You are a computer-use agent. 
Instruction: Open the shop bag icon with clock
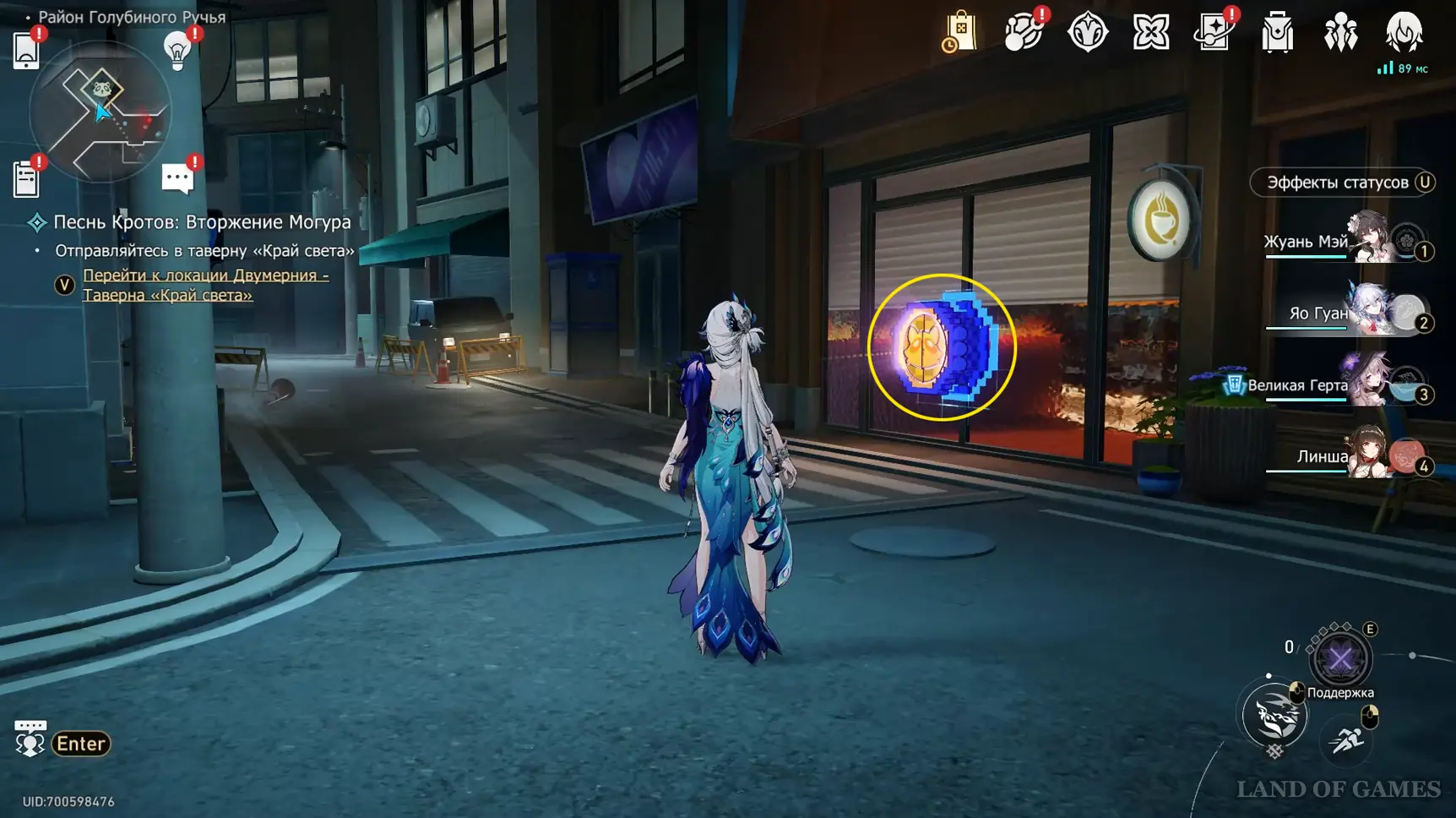tap(959, 33)
